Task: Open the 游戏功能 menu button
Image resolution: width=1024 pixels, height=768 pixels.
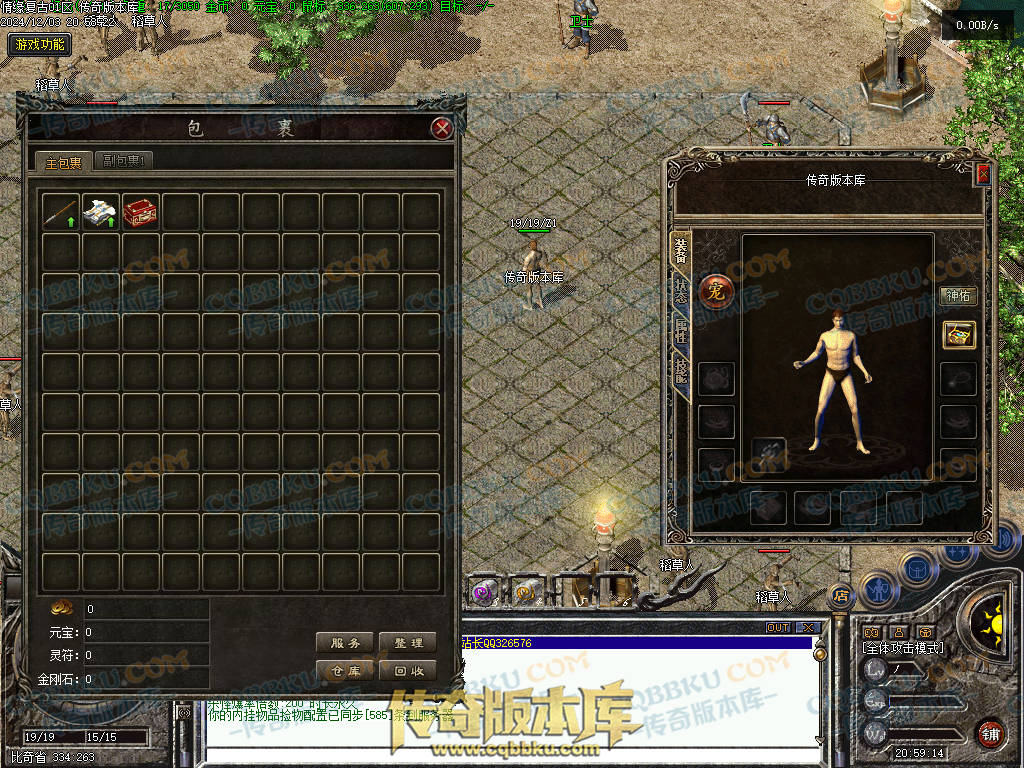Action: (39, 44)
